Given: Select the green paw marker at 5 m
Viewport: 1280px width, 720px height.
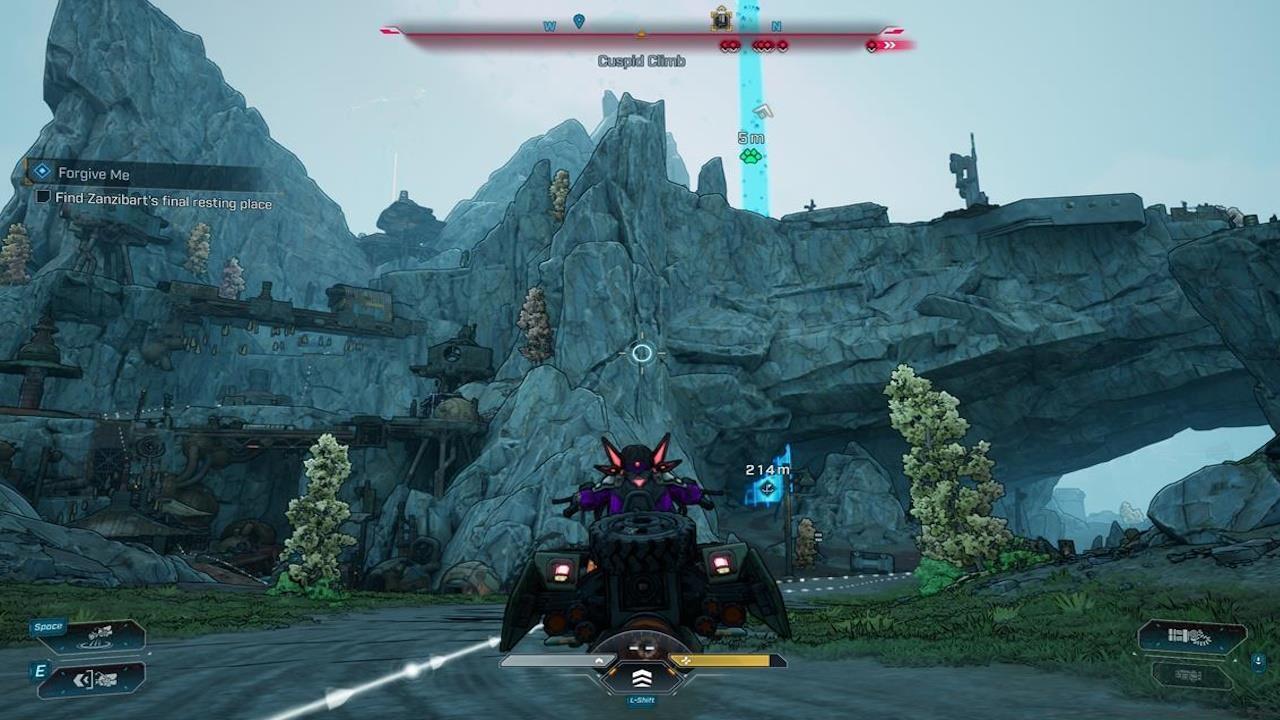Looking at the screenshot, I should [750, 156].
